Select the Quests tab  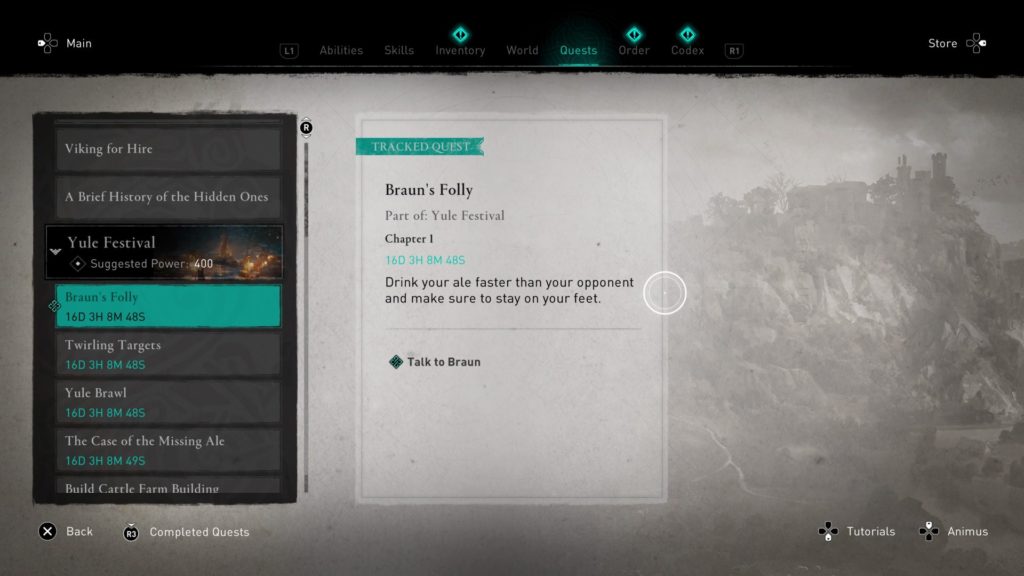[578, 50]
